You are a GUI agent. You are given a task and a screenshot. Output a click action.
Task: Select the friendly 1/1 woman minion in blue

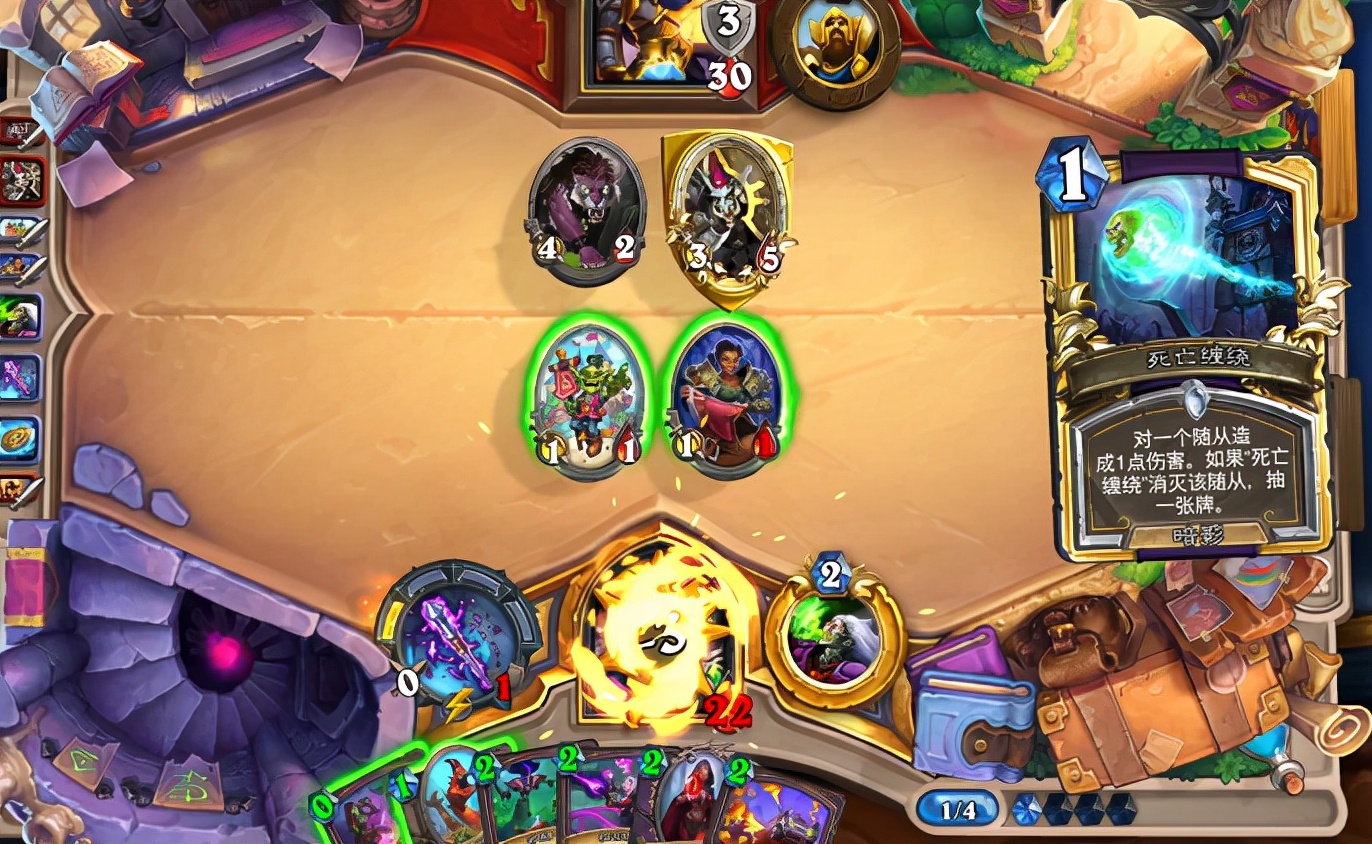723,400
